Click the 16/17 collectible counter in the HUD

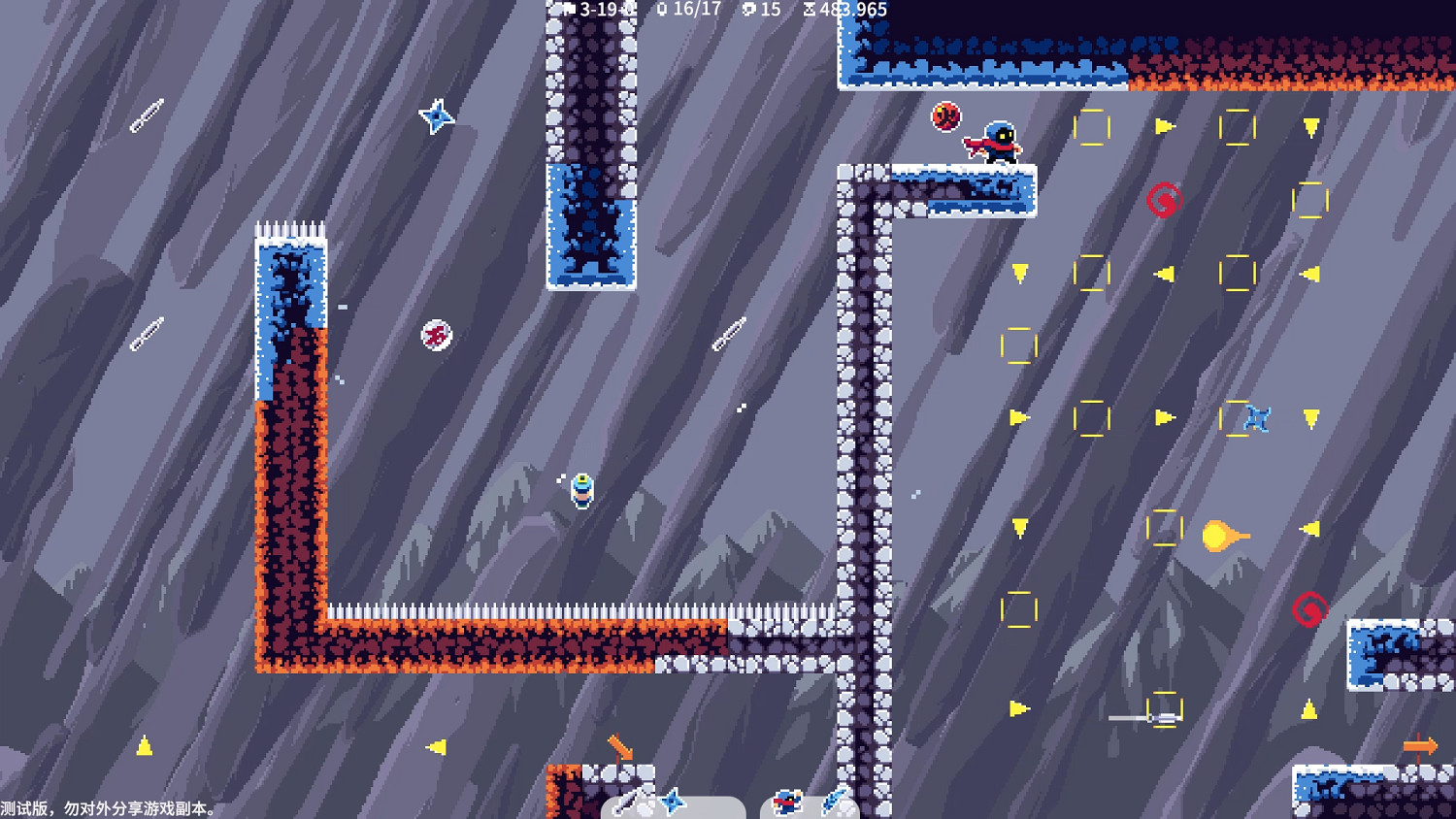(x=696, y=10)
